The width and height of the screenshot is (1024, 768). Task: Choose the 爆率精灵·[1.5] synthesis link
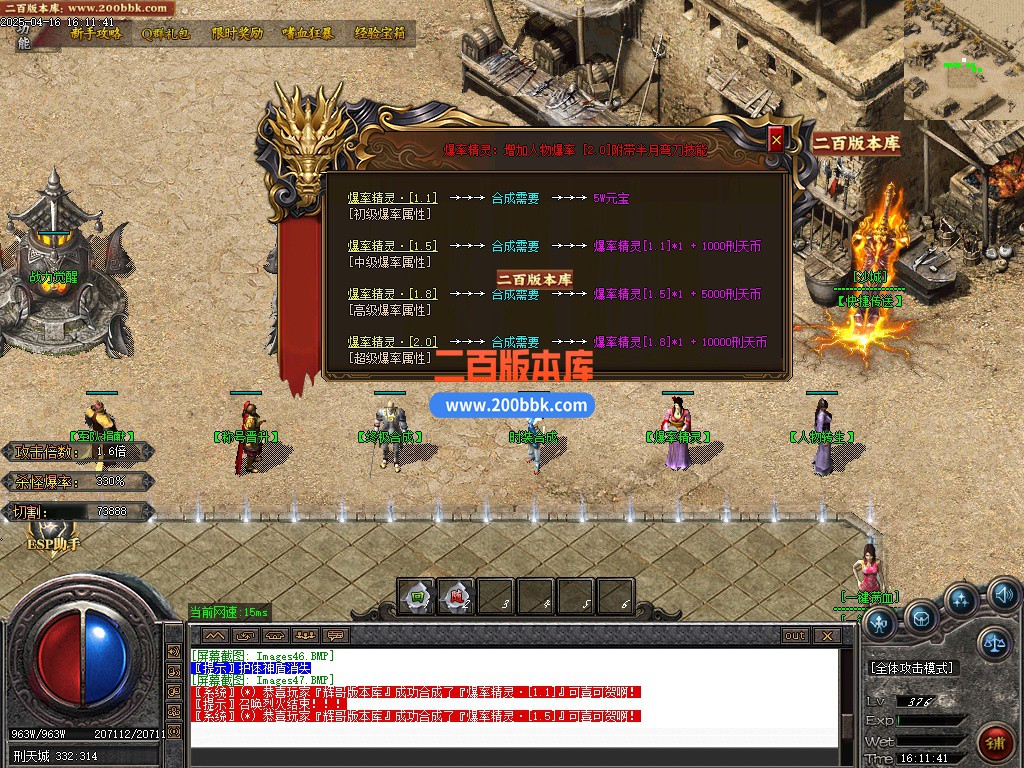tap(393, 246)
